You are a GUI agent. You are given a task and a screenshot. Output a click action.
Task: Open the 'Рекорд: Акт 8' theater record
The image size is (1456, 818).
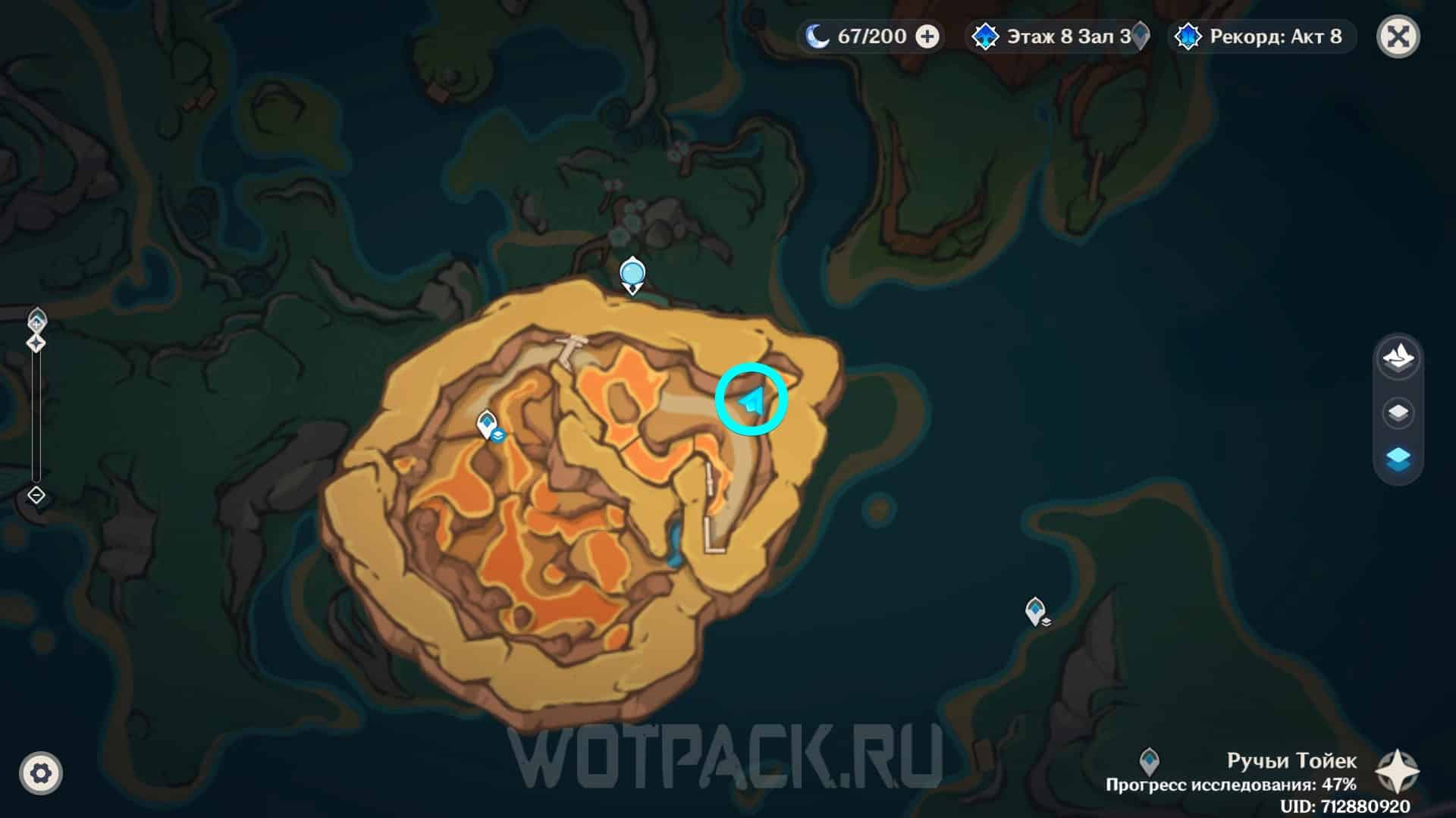tap(1263, 36)
